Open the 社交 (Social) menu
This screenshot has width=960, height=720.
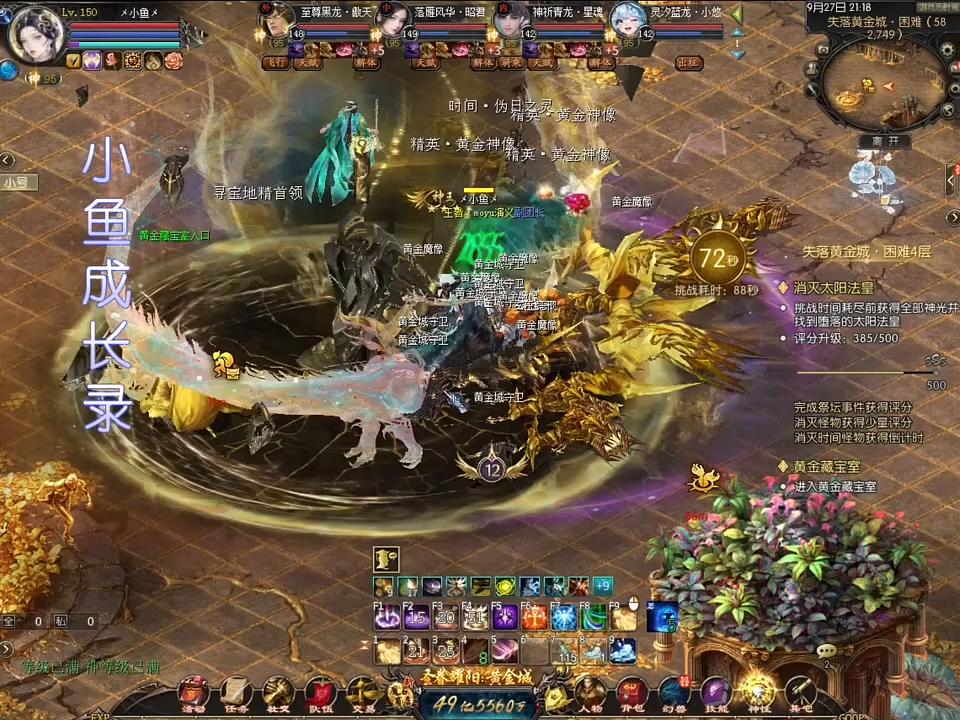pos(279,692)
